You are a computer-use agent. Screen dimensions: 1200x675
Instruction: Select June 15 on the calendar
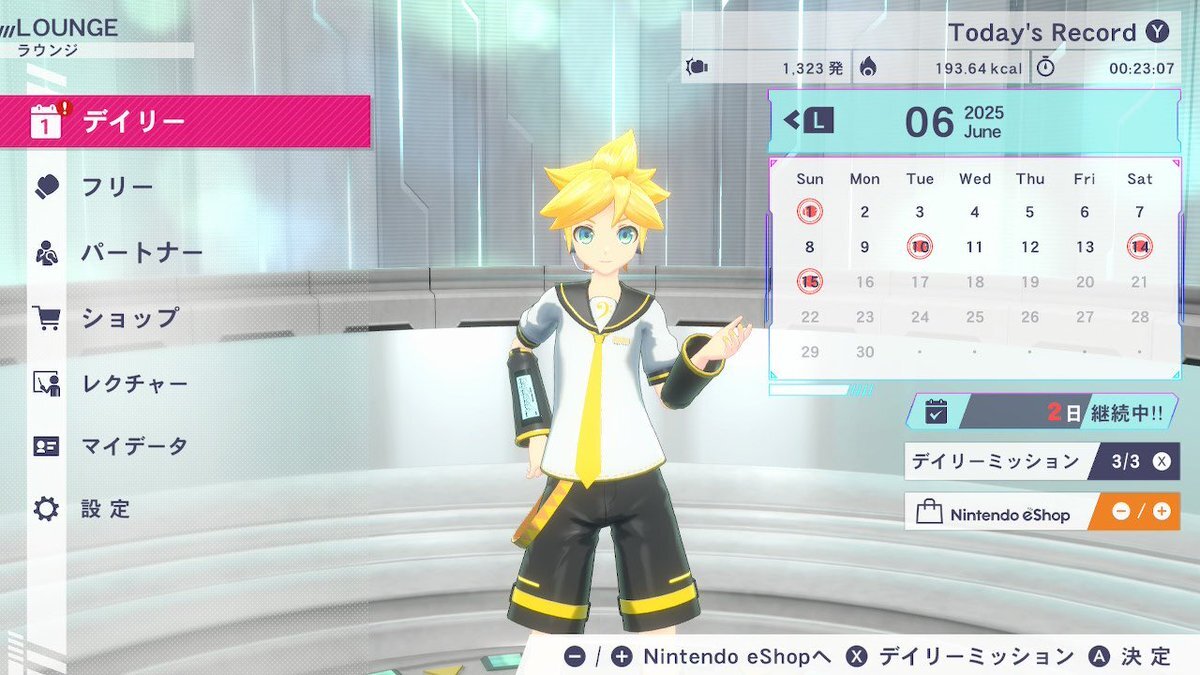810,282
